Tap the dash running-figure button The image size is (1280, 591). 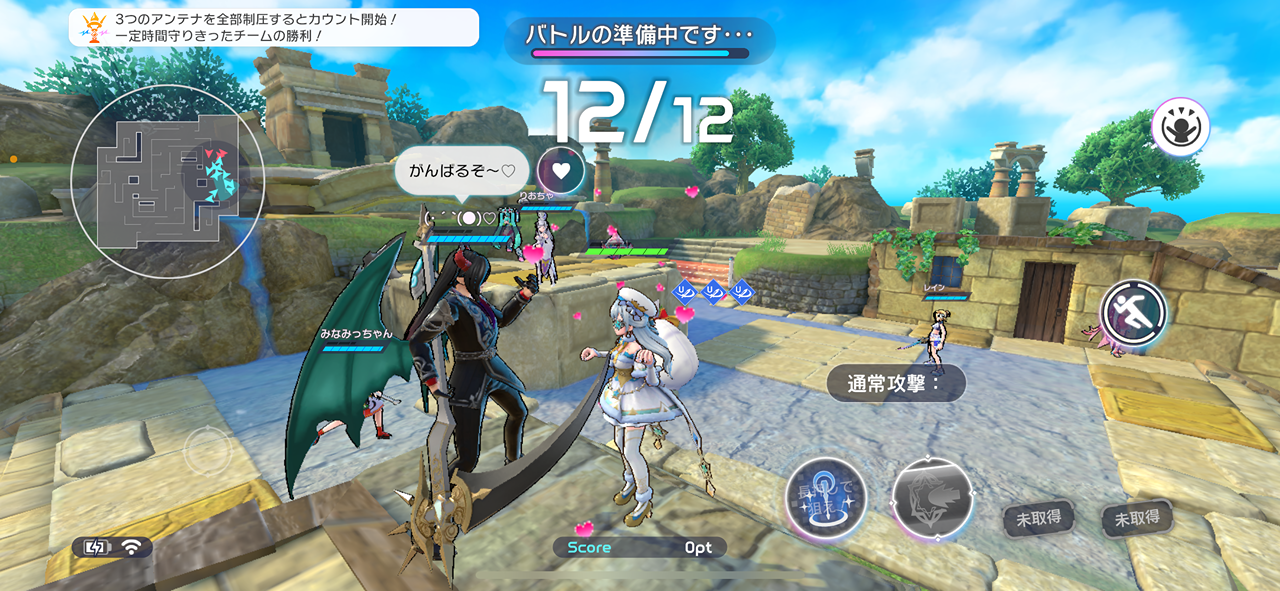(x=1134, y=313)
